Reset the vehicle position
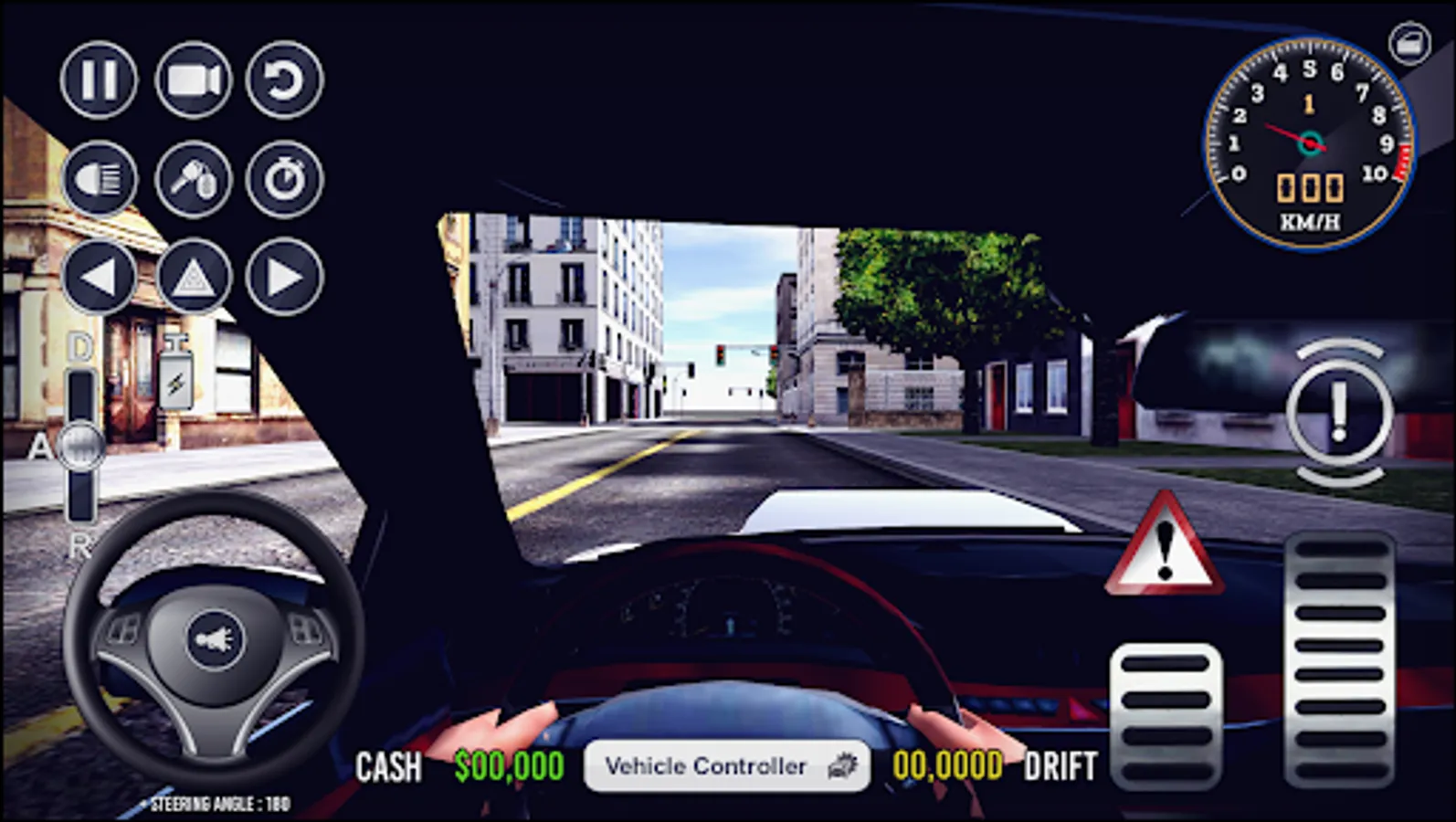Image resolution: width=1456 pixels, height=822 pixels. point(285,79)
